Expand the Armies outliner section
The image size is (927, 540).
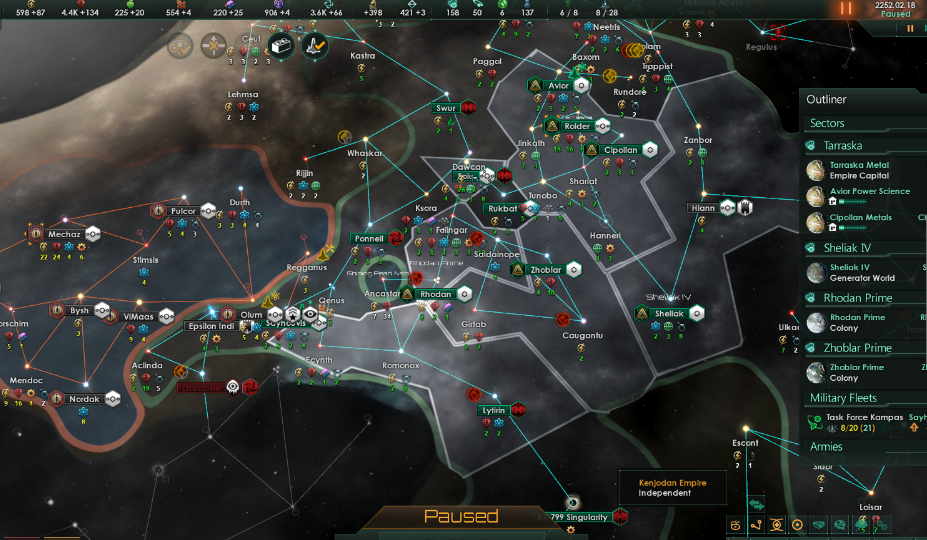click(x=825, y=447)
